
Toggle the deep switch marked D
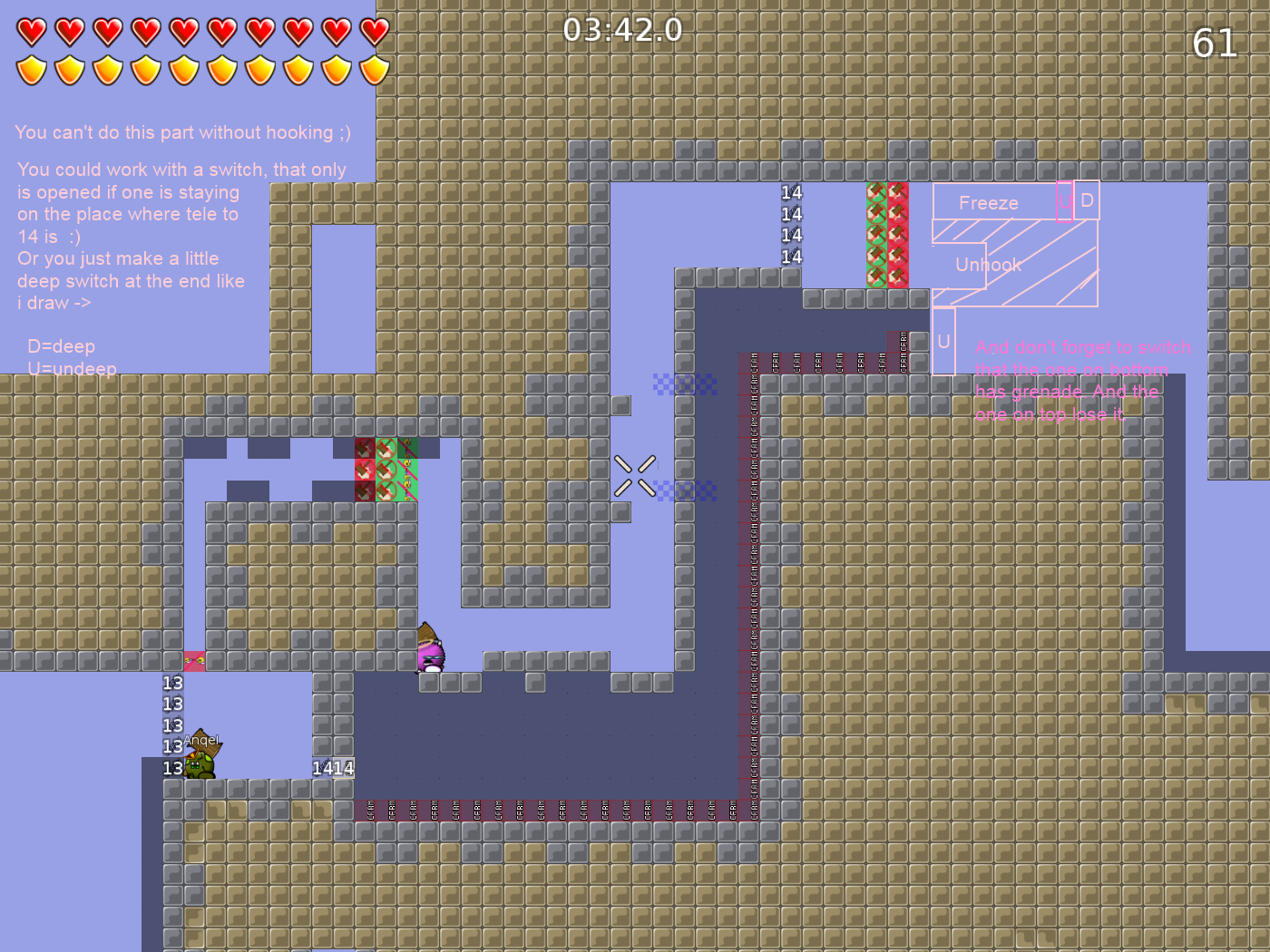coord(1087,201)
